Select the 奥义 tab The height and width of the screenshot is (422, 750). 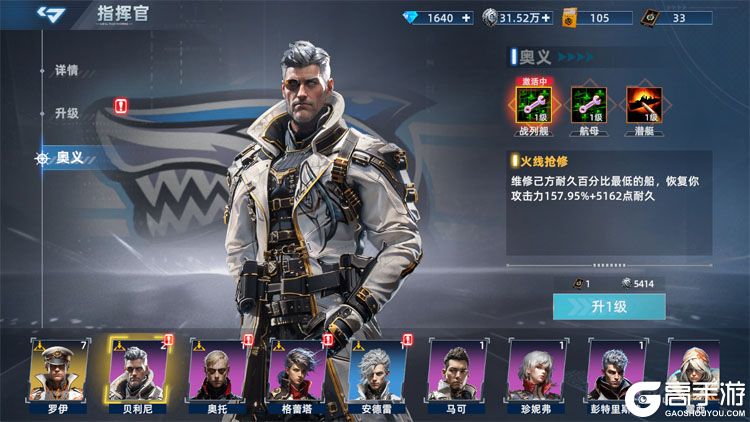click(70, 157)
